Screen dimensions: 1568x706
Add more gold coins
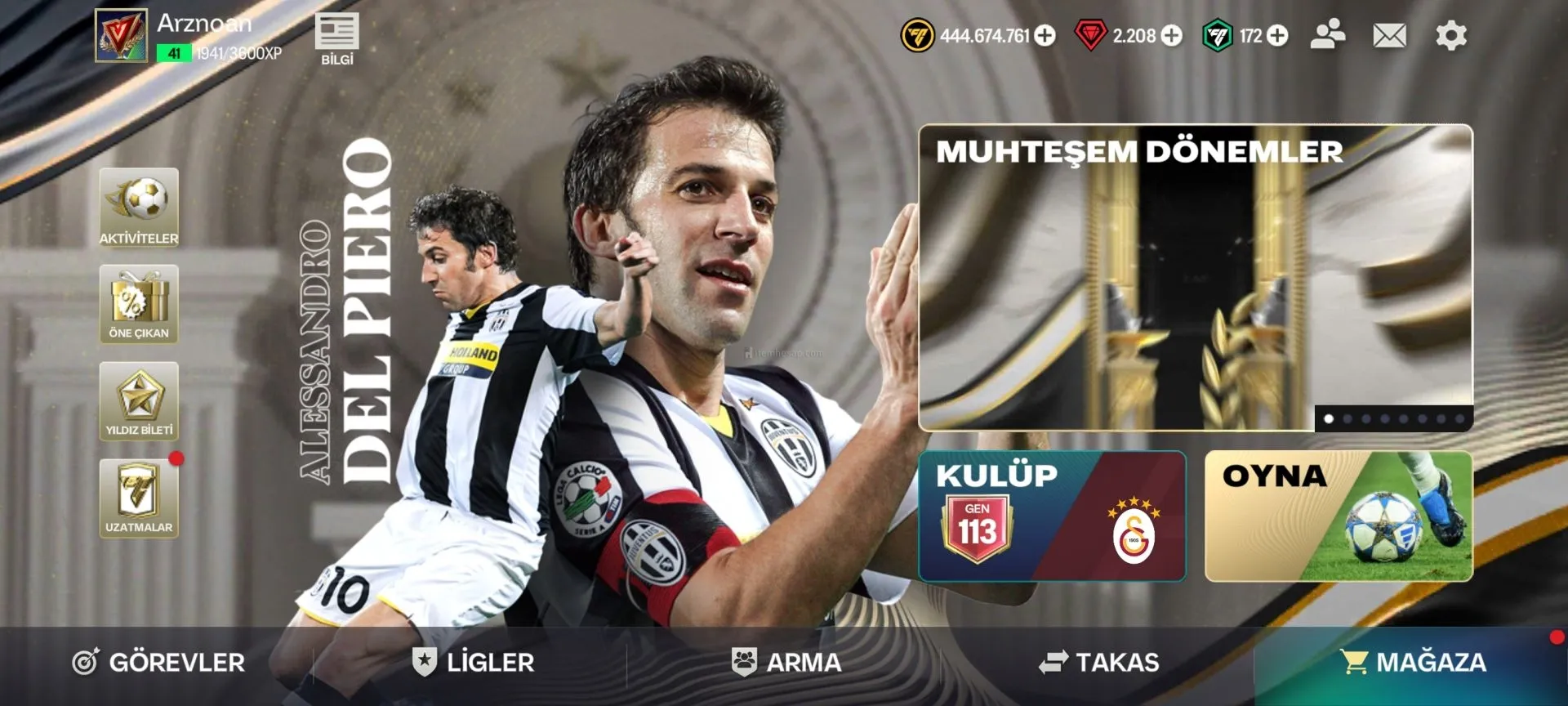click(x=1045, y=35)
